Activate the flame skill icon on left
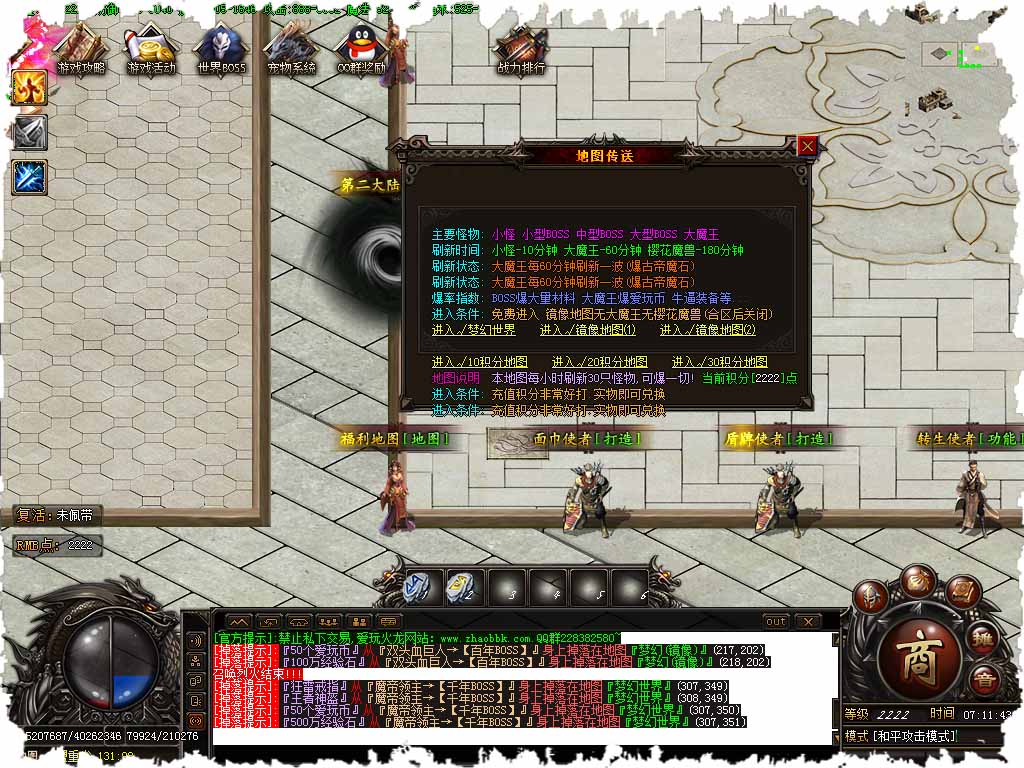Image resolution: width=1024 pixels, height=768 pixels. click(29, 87)
